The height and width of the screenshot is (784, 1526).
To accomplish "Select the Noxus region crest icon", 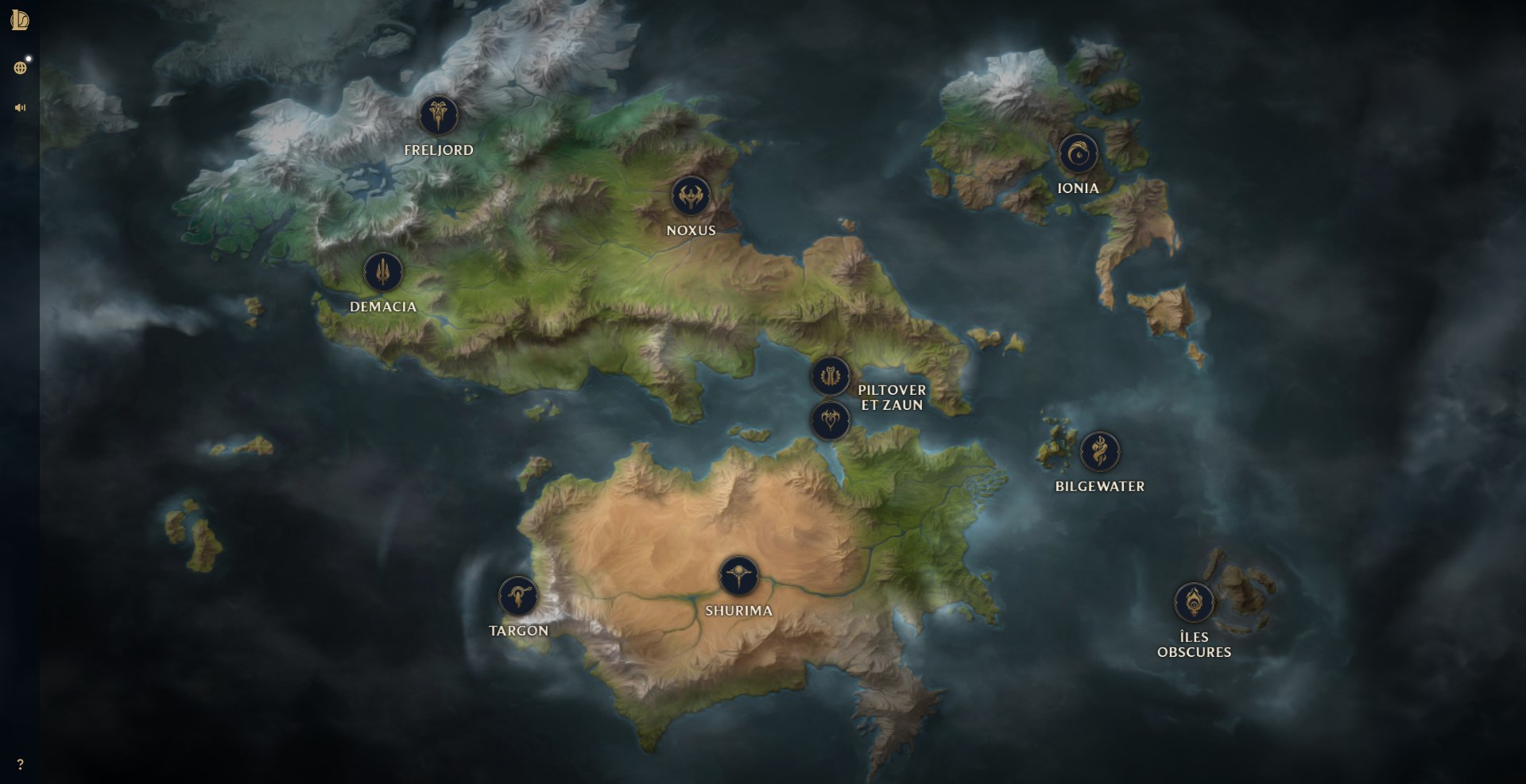I will pos(691,196).
